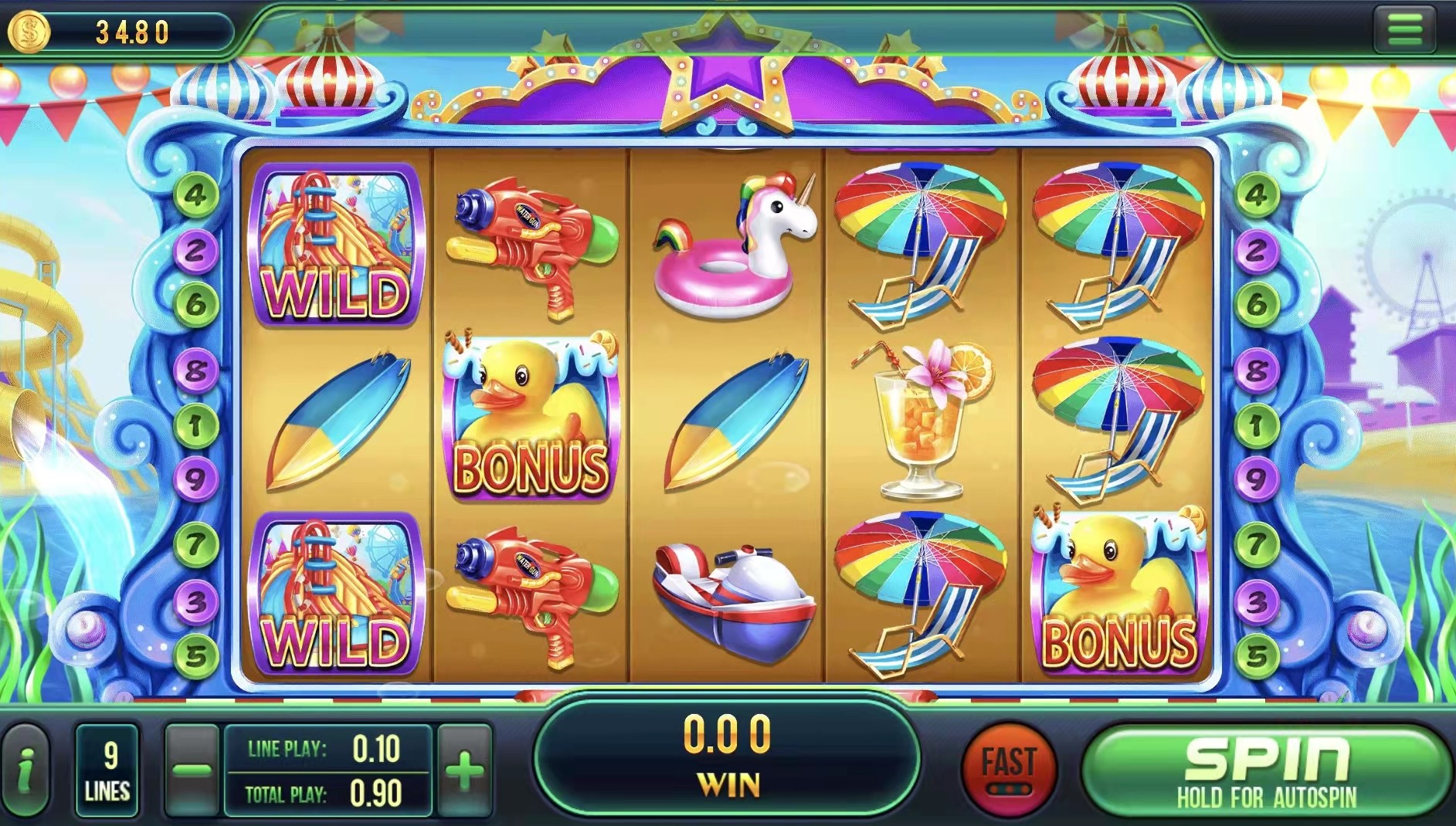Open the hamburger menu
The width and height of the screenshot is (1456, 826).
[1404, 31]
